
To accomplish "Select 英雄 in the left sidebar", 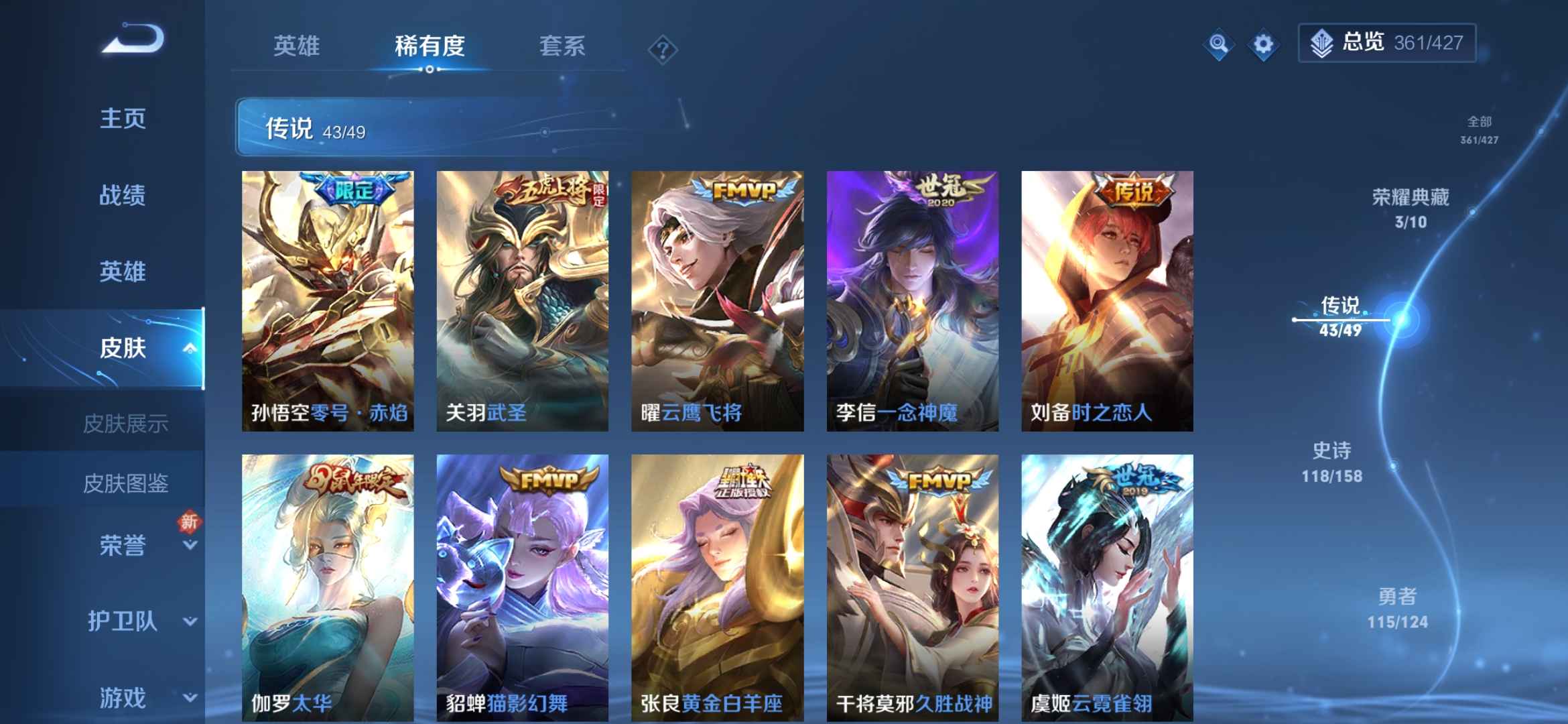I will point(123,272).
